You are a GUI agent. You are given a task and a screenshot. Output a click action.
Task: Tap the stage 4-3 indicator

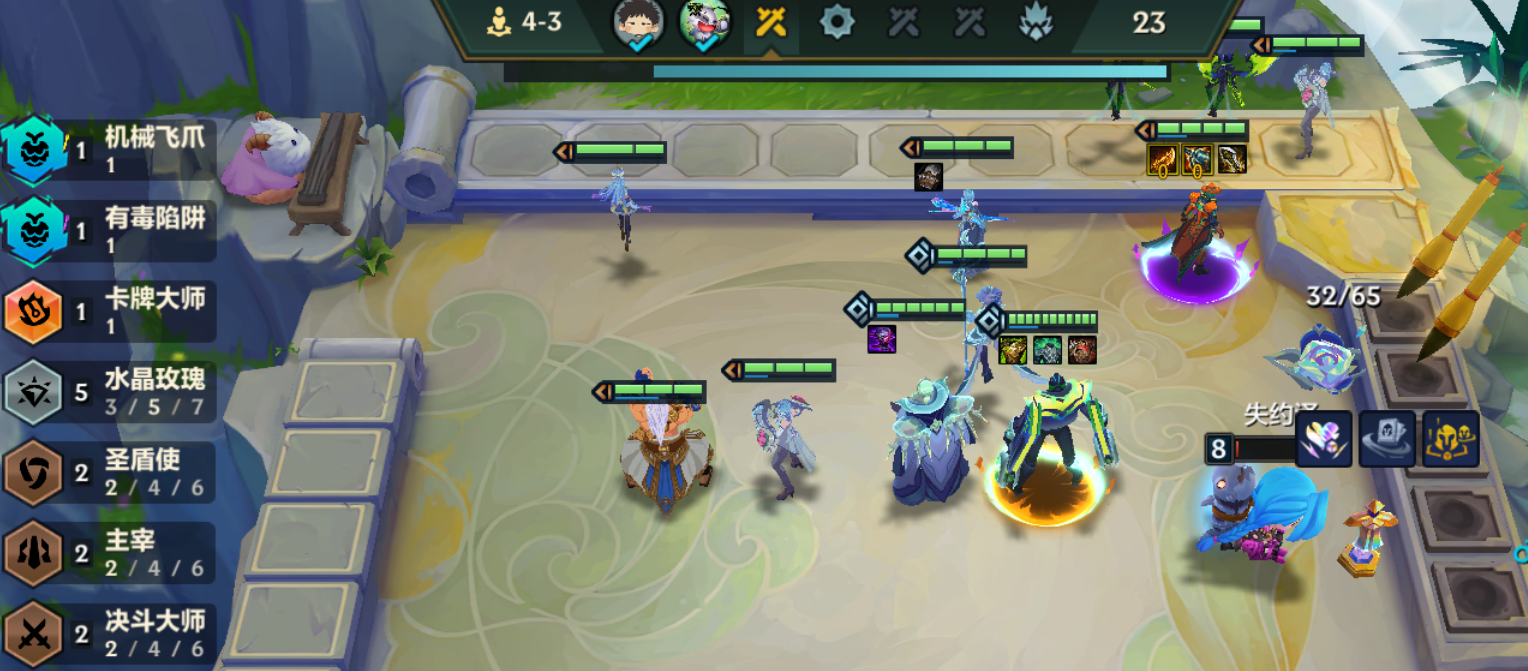point(524,22)
